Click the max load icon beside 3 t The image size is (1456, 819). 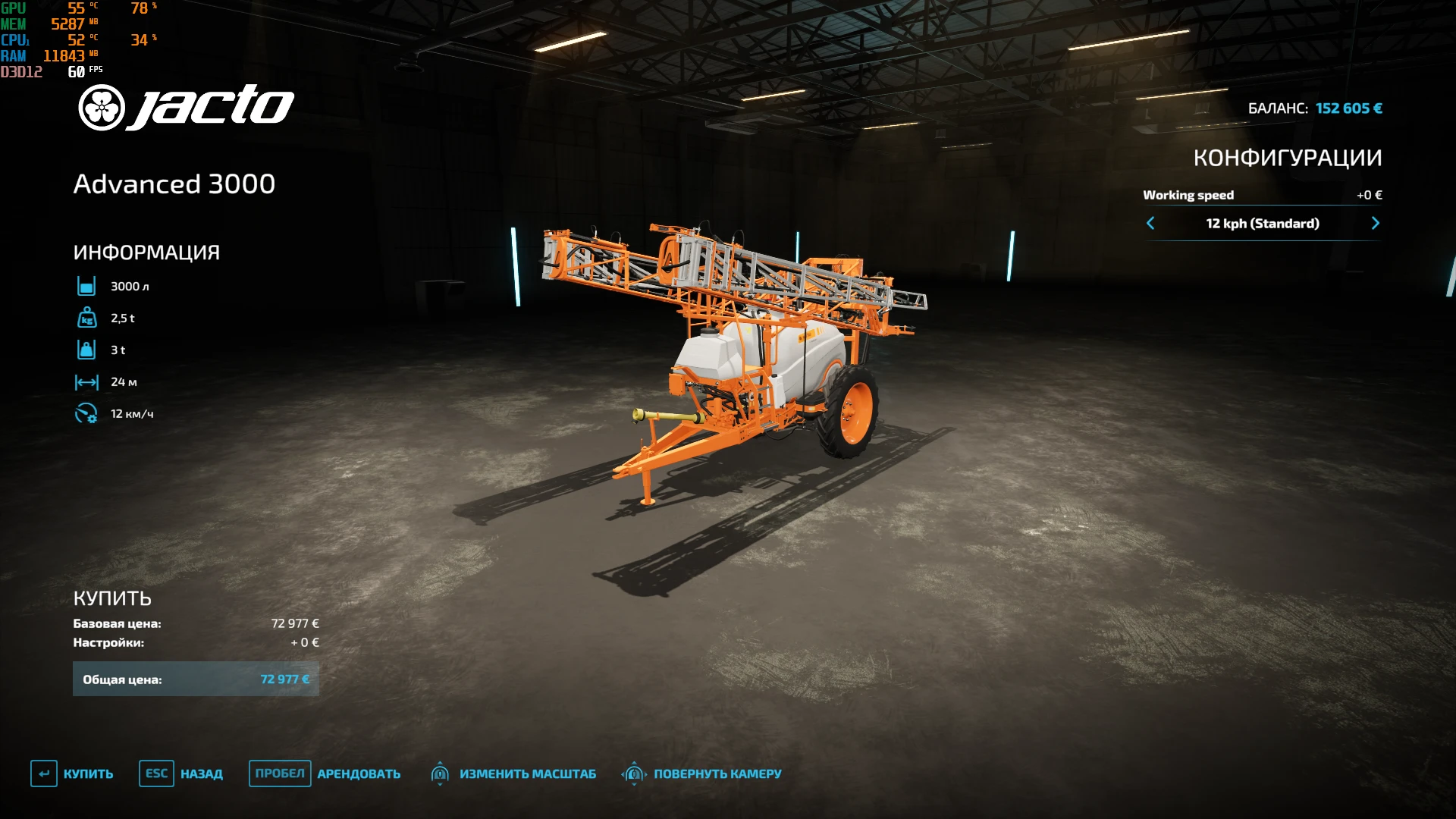tap(86, 350)
